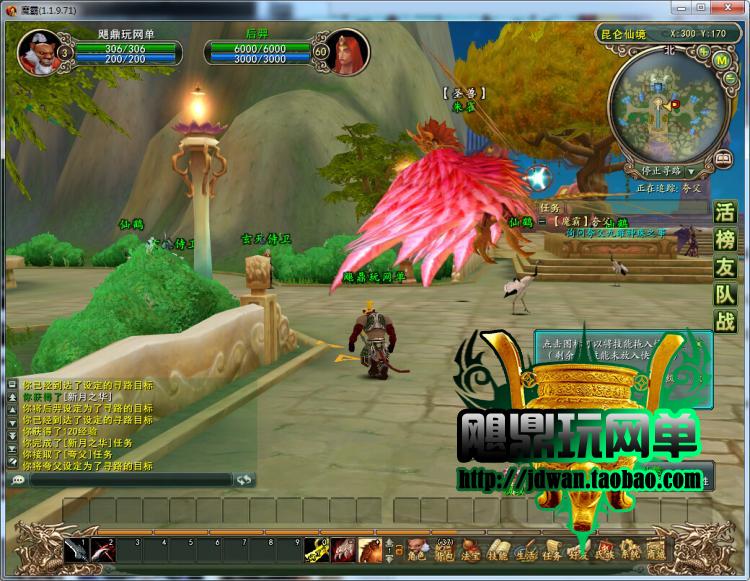Image resolution: width=750 pixels, height=581 pixels.
Task: Open the 战 battle side tab
Action: click(725, 321)
